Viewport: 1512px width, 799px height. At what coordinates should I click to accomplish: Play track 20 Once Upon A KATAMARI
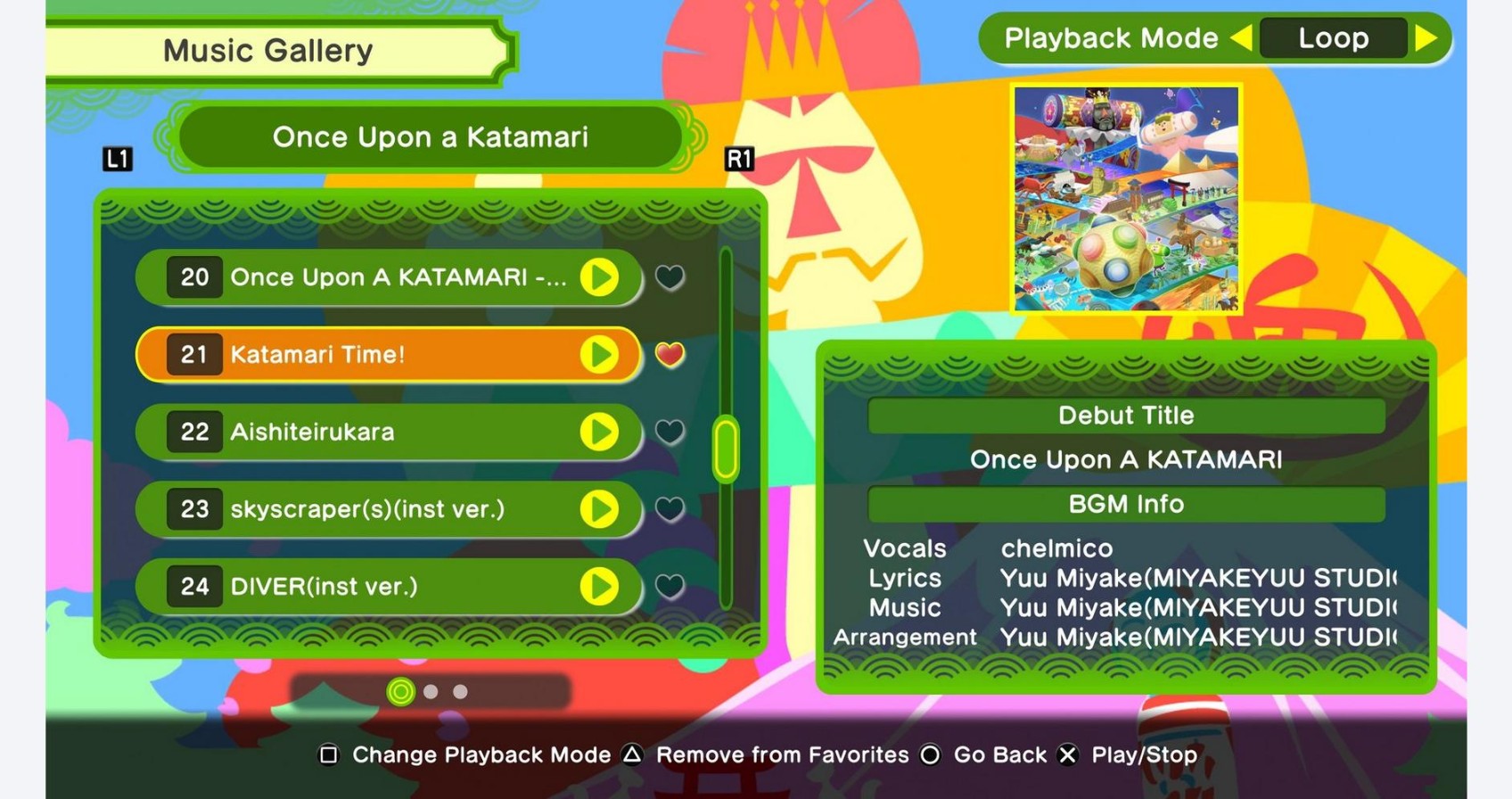599,277
